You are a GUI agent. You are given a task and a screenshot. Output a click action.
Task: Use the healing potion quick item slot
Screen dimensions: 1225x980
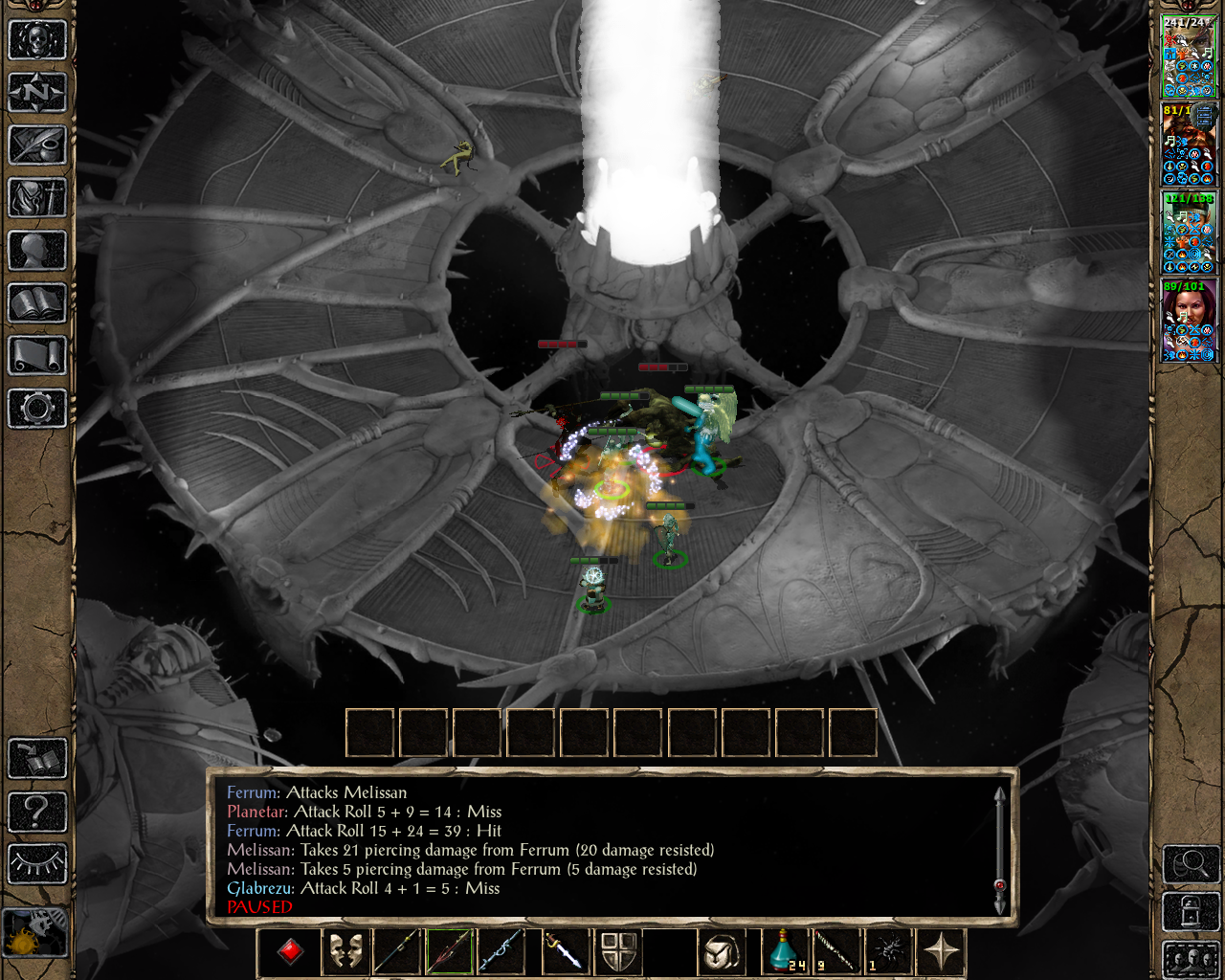pyautogui.click(x=785, y=950)
